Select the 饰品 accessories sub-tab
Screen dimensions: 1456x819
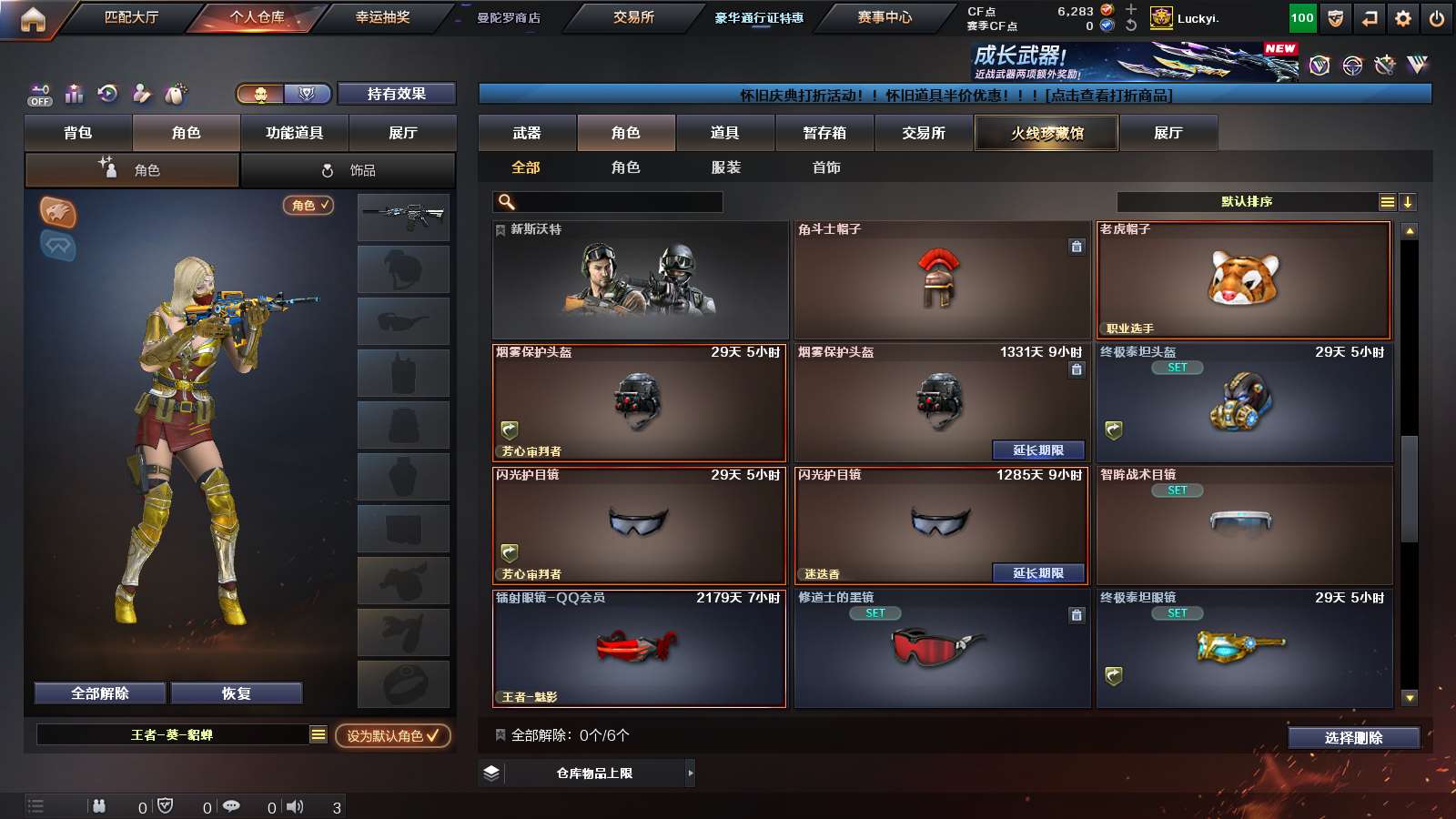pyautogui.click(x=349, y=170)
